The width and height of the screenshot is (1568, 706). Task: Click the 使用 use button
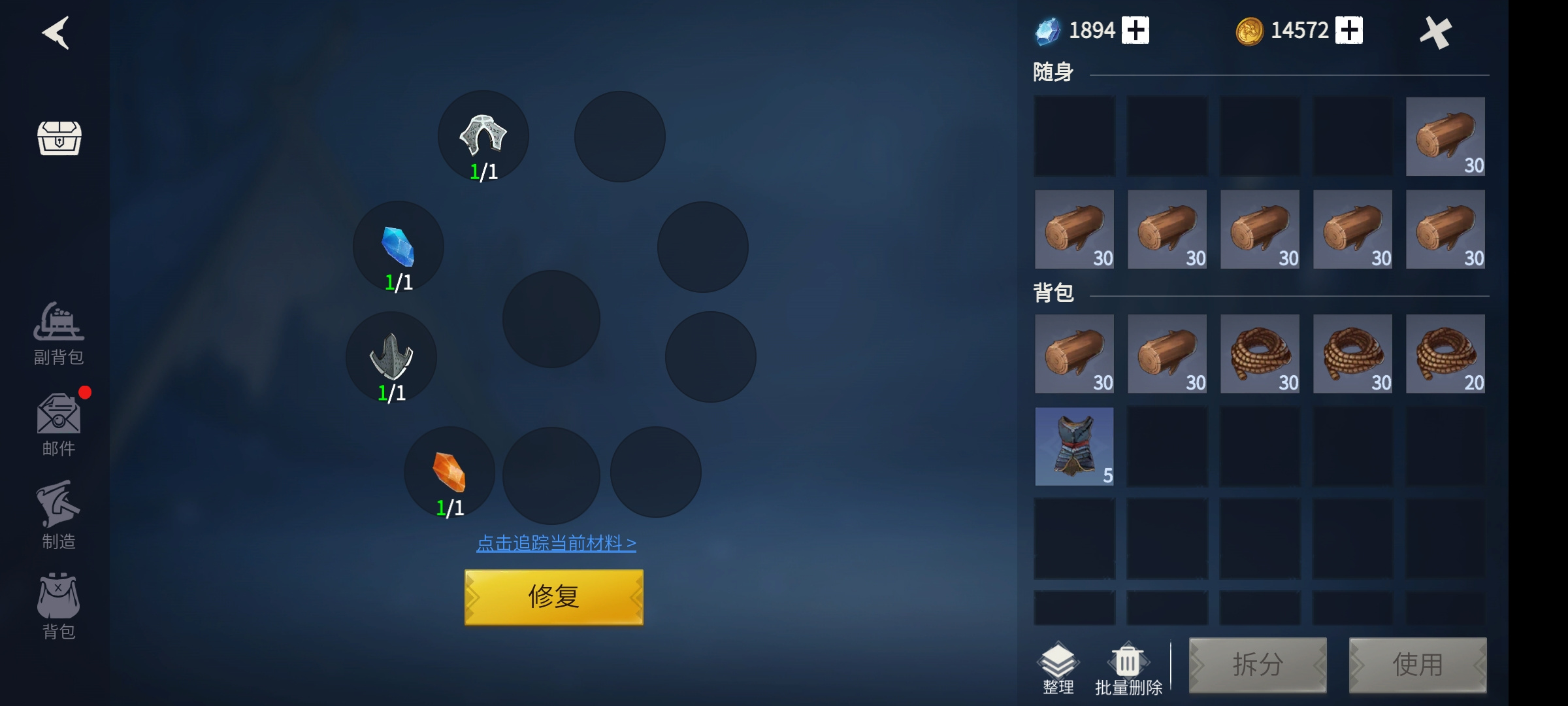coord(1418,665)
